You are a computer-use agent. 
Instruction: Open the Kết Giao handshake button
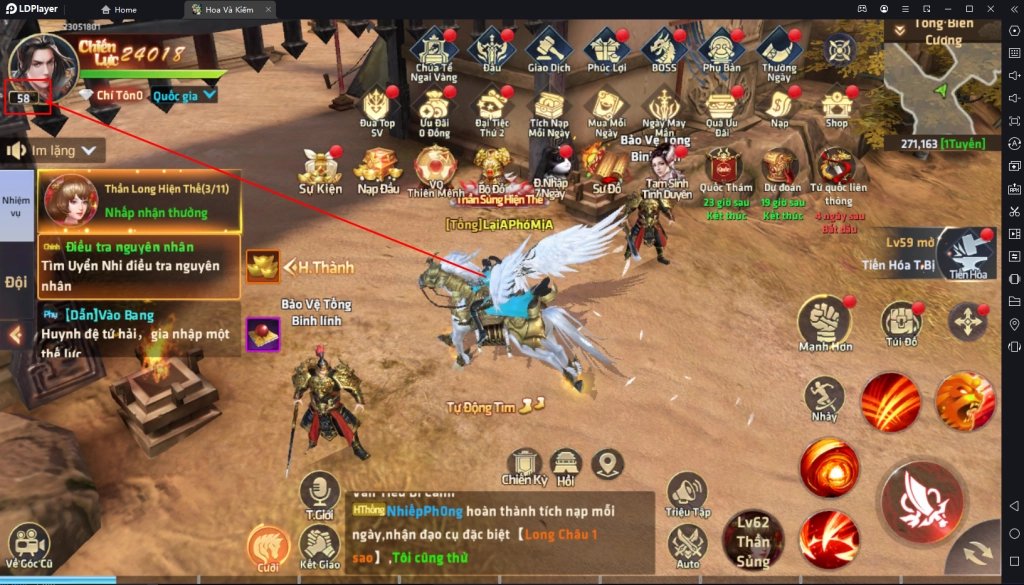tap(321, 547)
